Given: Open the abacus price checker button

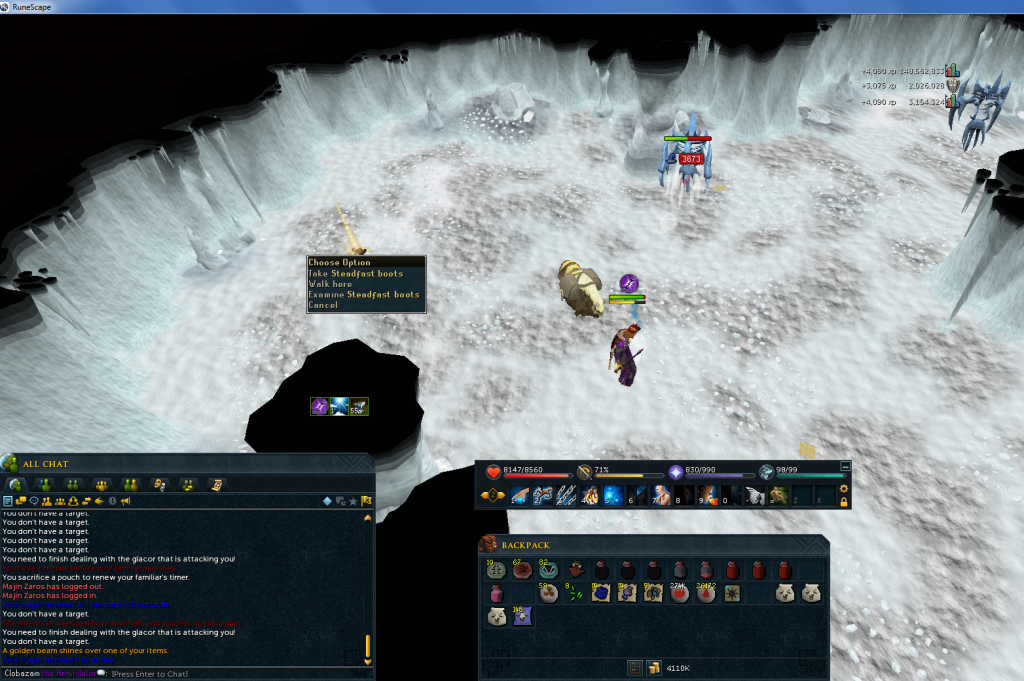Looking at the screenshot, I should coord(634,666).
